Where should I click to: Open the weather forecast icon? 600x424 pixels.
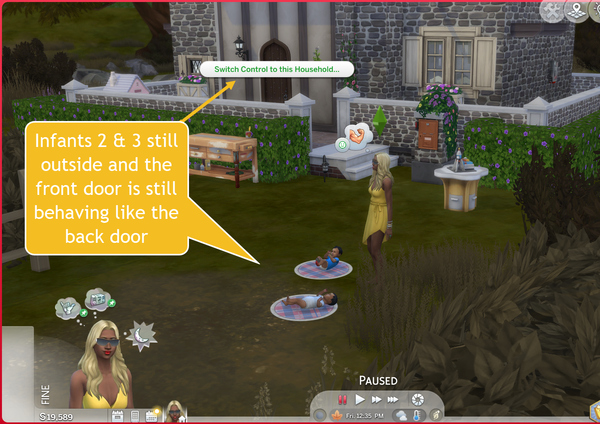400,415
